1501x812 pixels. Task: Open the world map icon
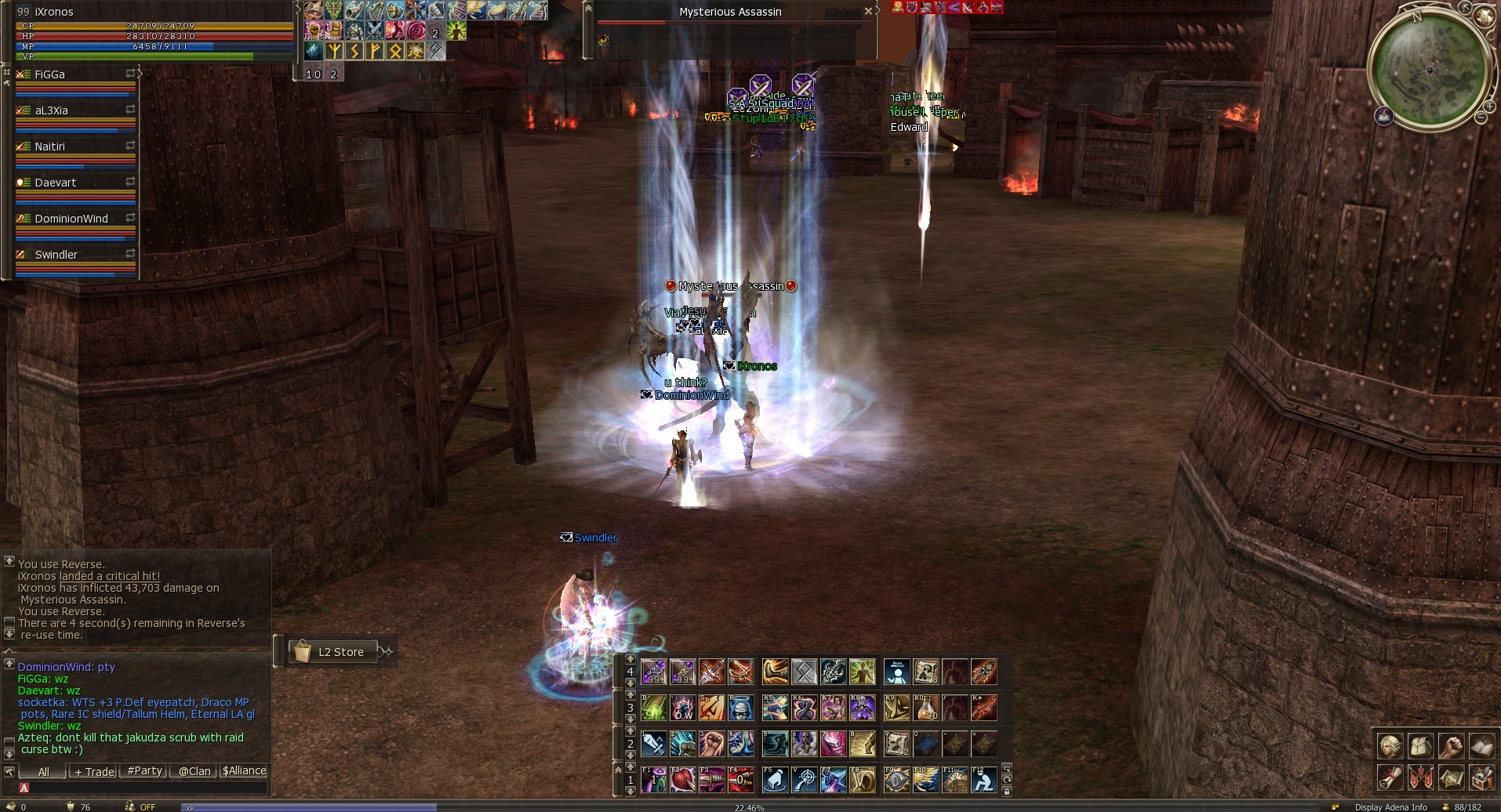[1451, 778]
